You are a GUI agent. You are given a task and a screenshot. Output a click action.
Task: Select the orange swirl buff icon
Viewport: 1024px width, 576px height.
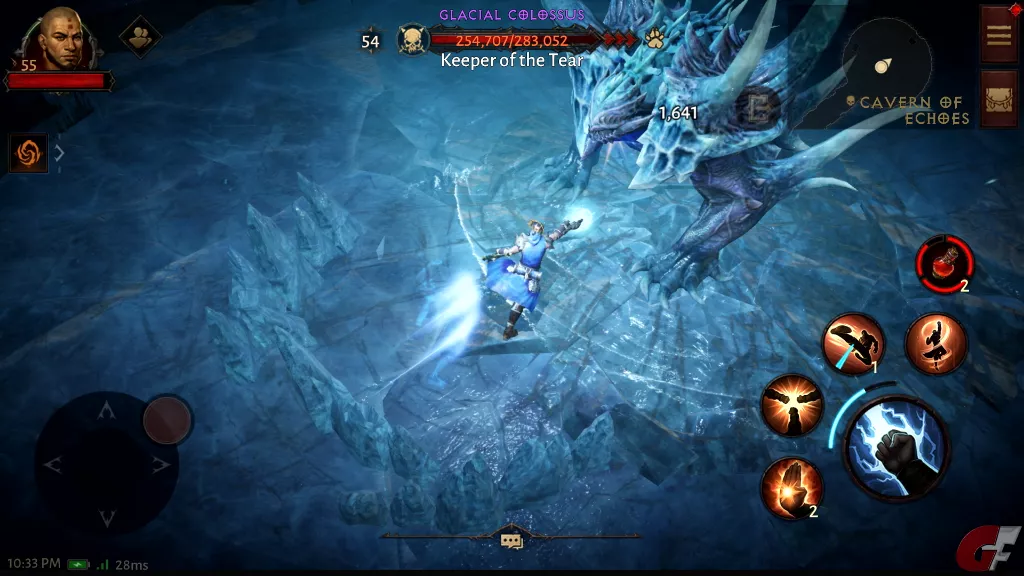[x=28, y=153]
